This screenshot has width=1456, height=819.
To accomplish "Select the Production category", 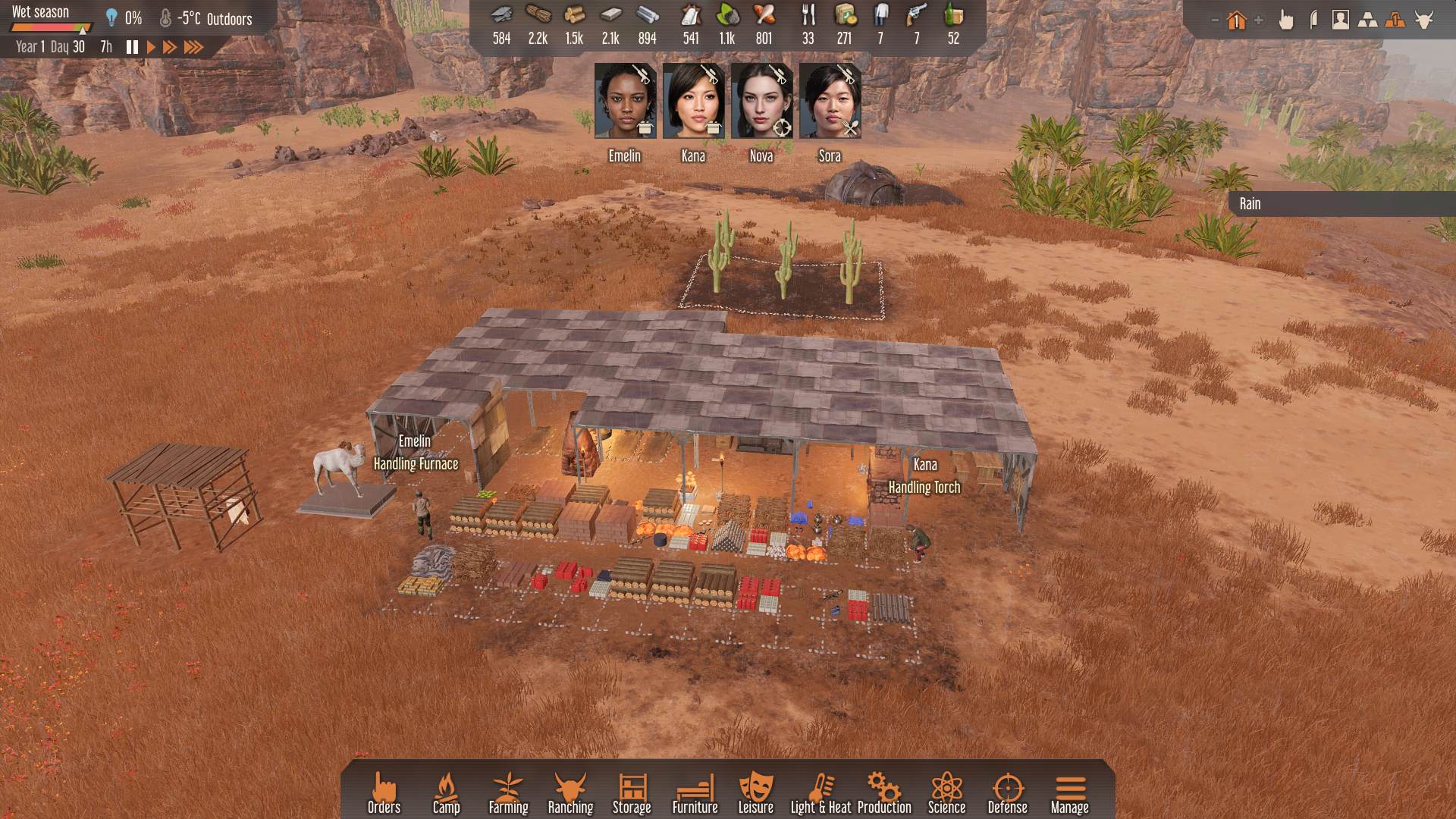I will (x=884, y=793).
